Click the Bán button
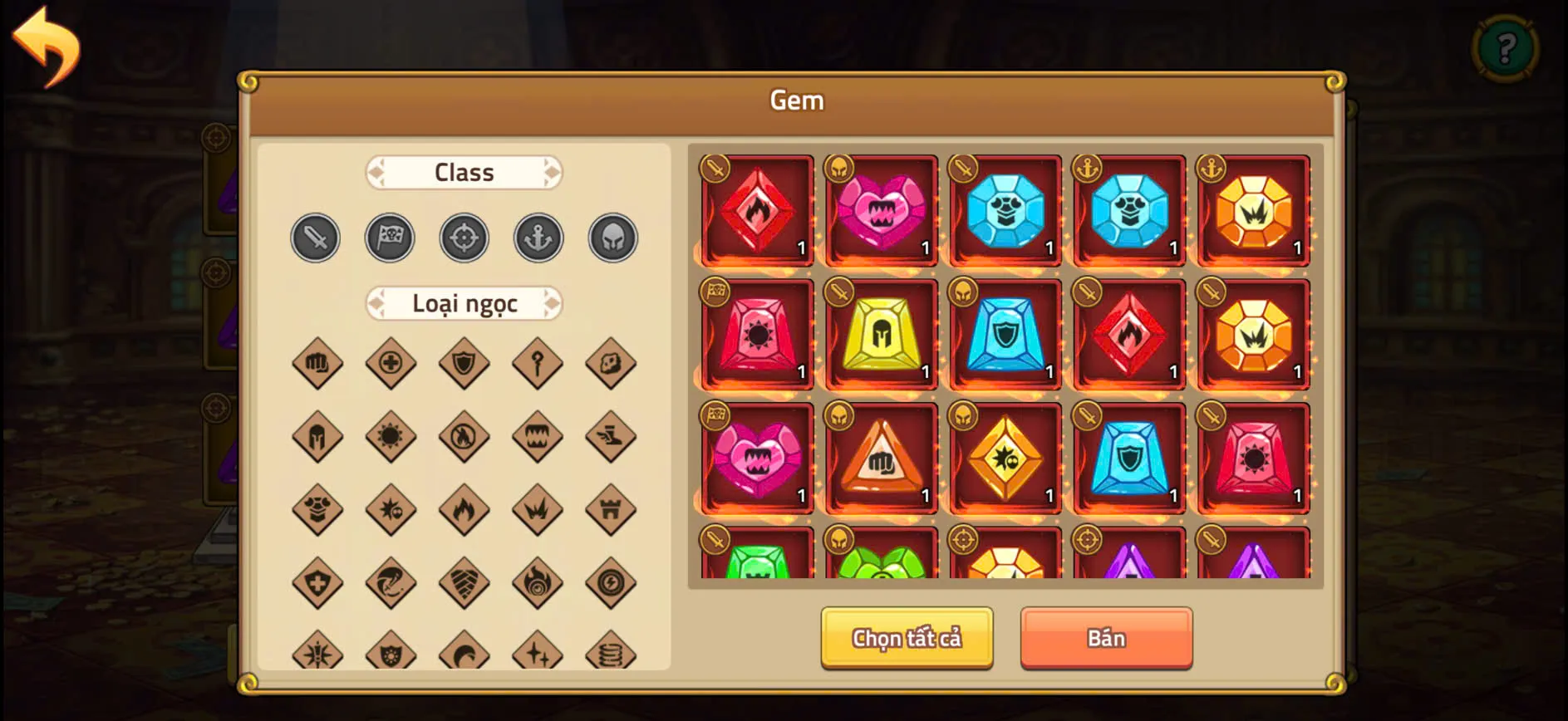Screen dimensions: 1568x721 1106,637
